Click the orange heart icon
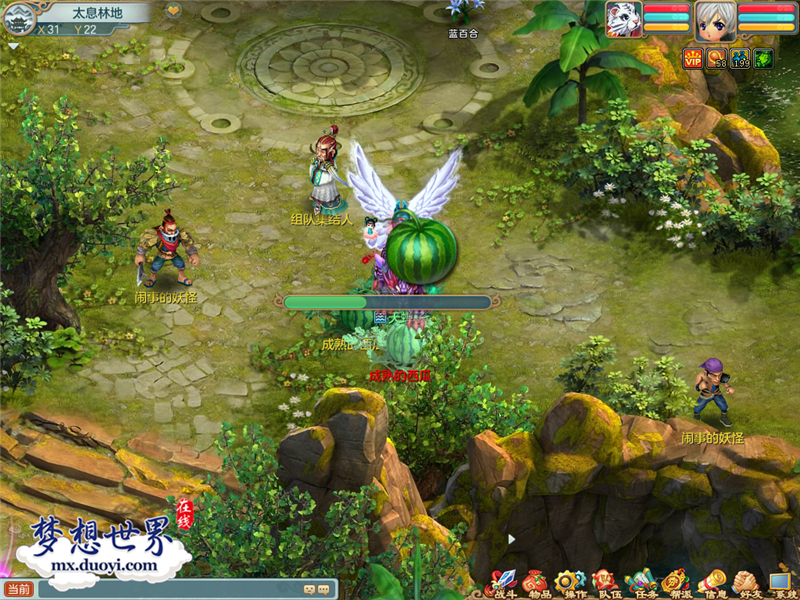 click(x=172, y=11)
